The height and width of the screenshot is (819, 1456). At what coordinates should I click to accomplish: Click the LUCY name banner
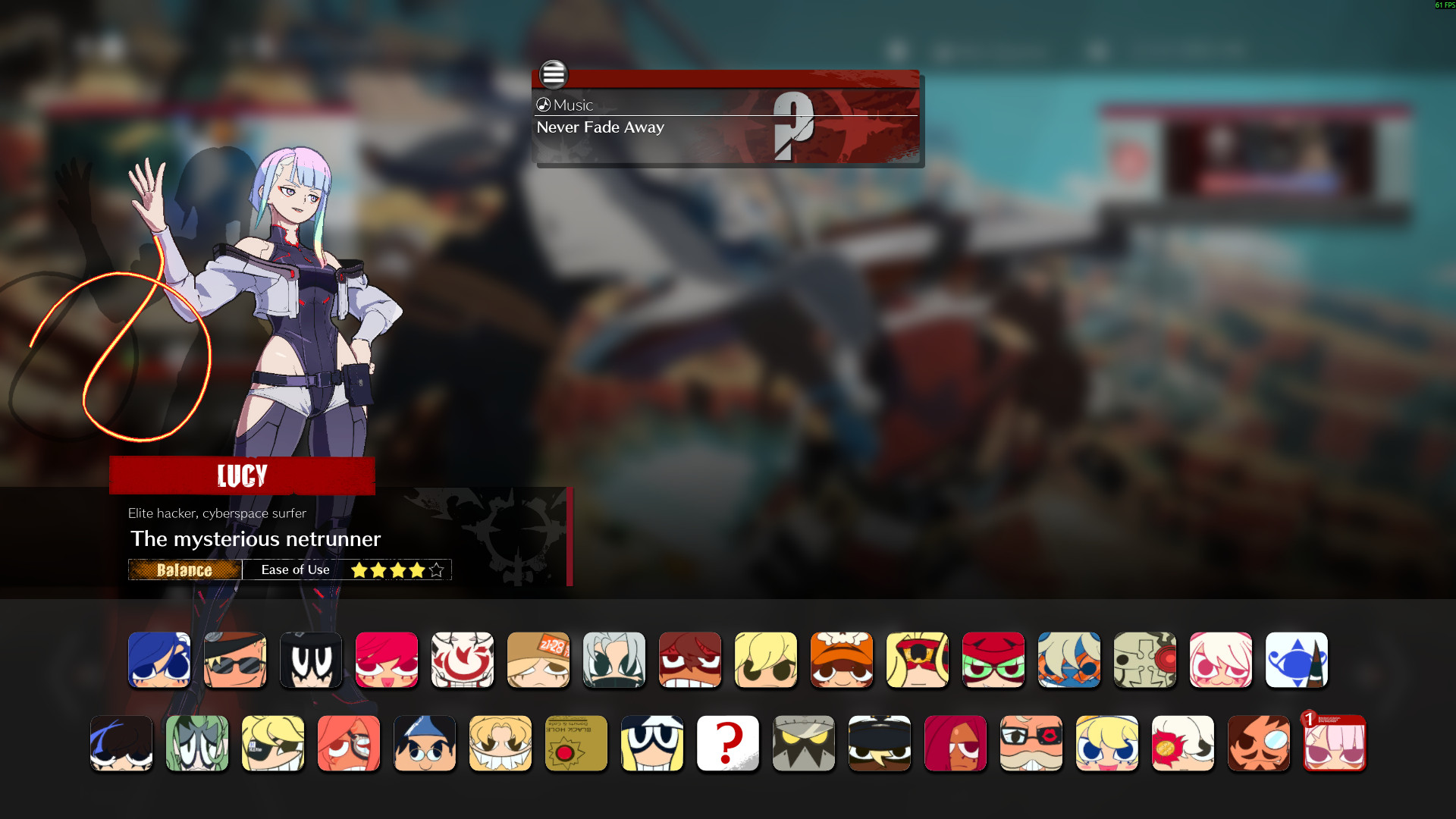241,475
